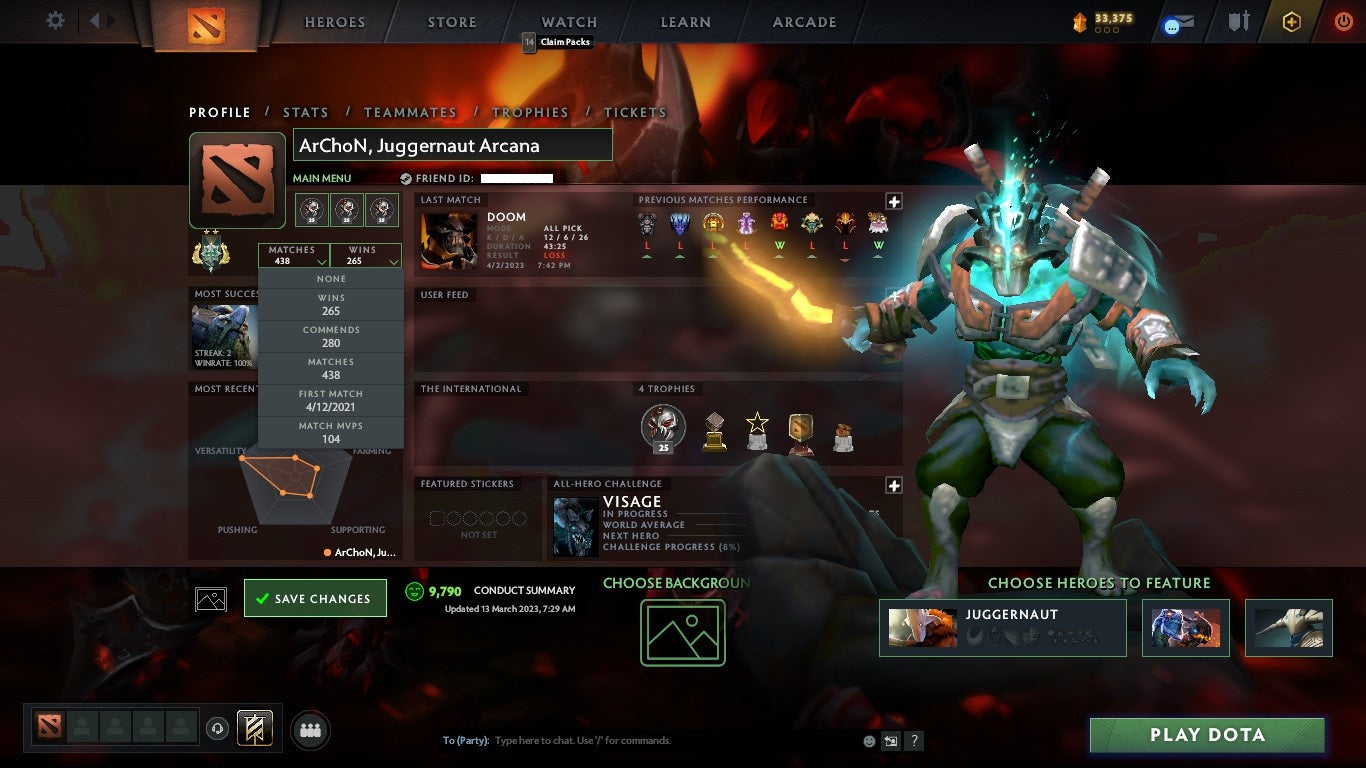Click the SAVE CHANGES button

tap(315, 597)
